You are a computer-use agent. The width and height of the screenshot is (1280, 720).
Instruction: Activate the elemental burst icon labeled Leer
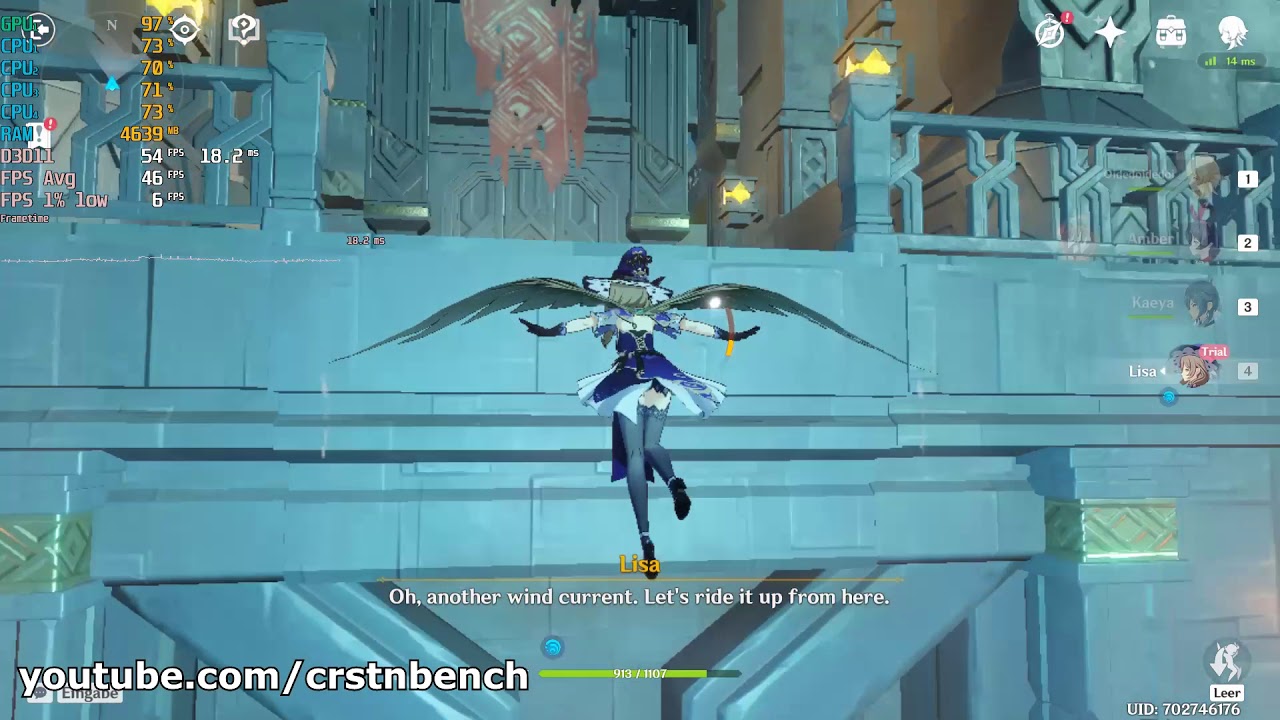(1227, 662)
